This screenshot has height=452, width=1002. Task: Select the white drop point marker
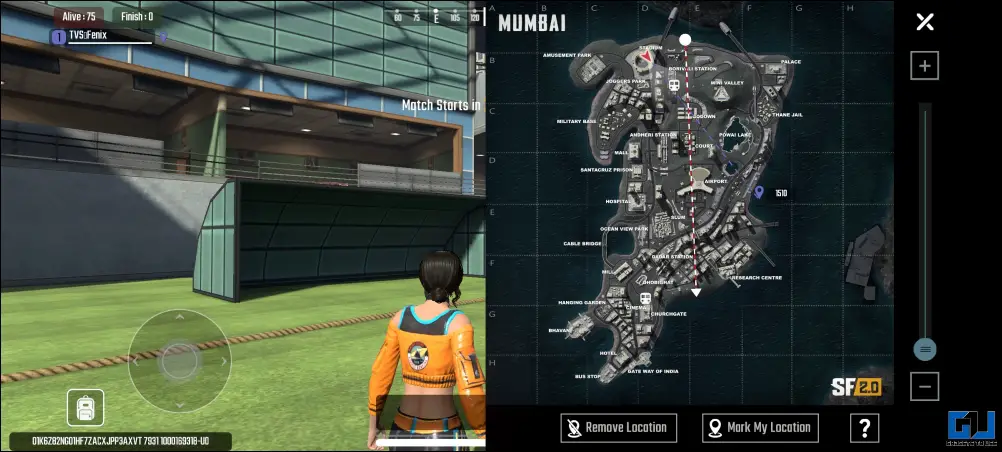tap(685, 40)
